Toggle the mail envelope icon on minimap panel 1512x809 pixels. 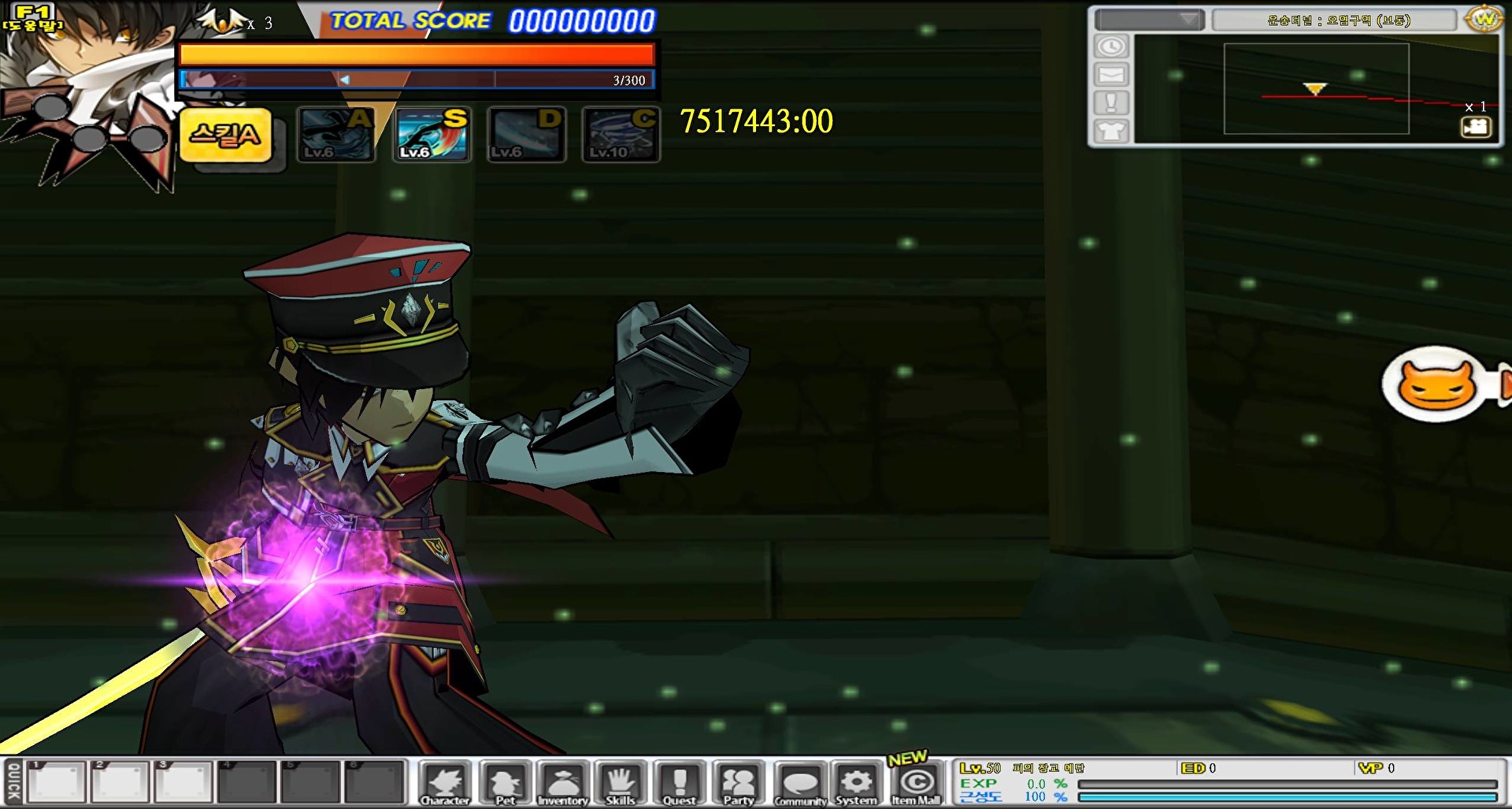[1112, 75]
